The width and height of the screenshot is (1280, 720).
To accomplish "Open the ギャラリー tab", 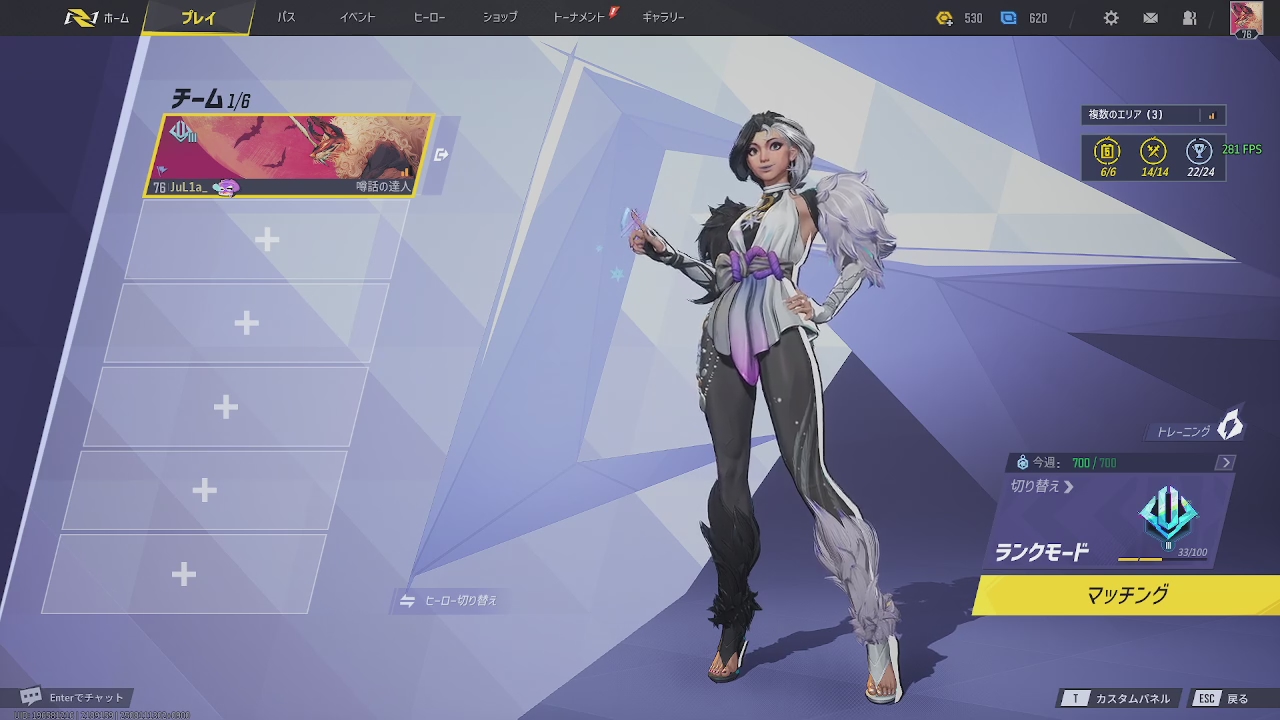I will 663,18.
